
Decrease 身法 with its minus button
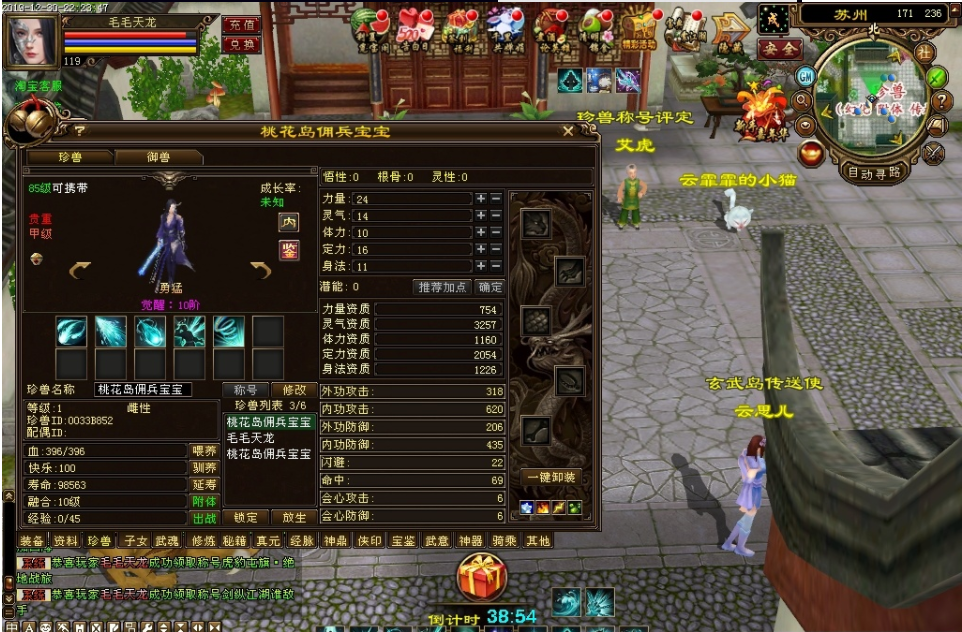[x=496, y=267]
